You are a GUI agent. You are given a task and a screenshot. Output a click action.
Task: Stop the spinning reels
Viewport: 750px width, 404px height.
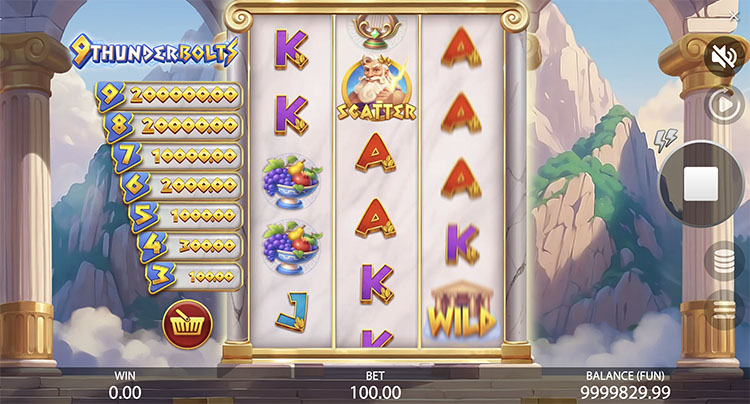[700, 183]
